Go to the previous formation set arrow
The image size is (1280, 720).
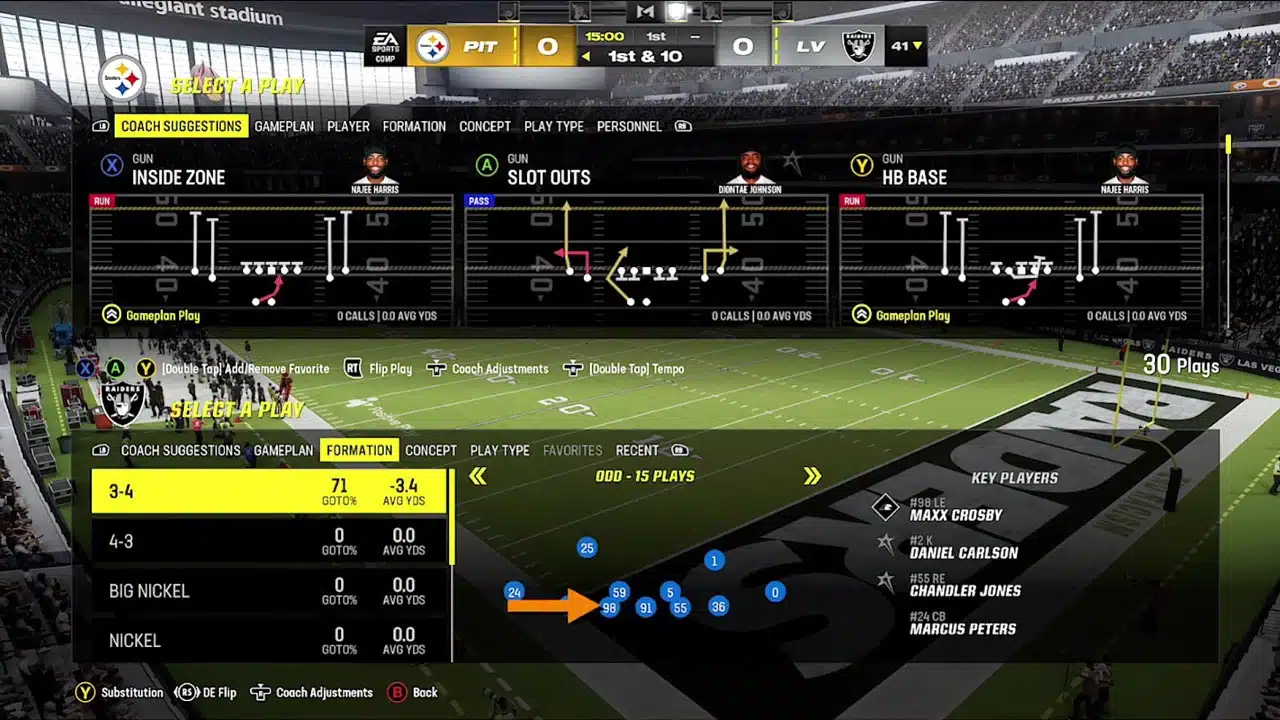pos(478,477)
